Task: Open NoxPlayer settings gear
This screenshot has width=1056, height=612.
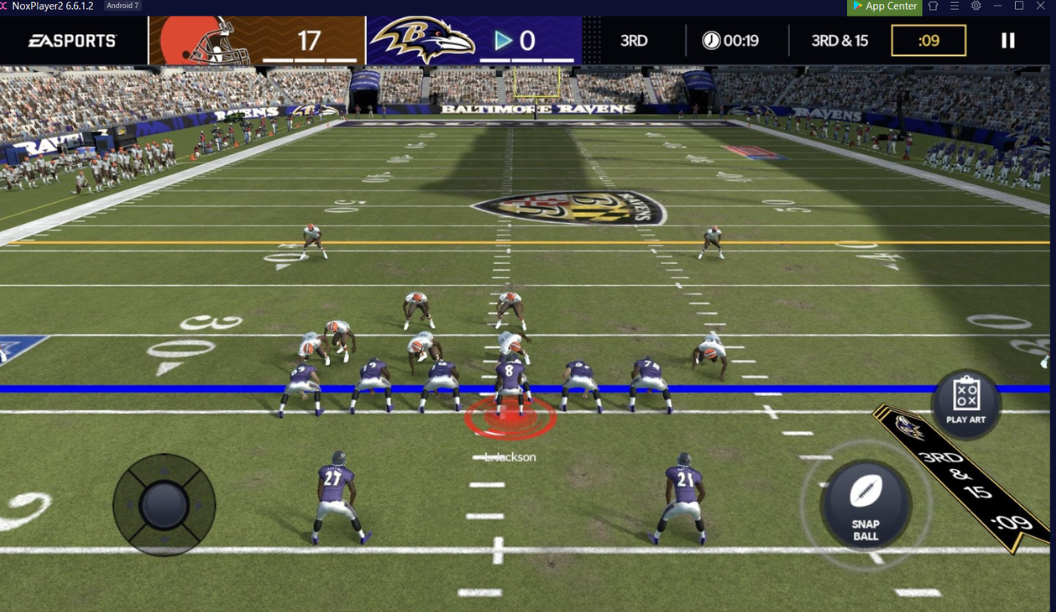Action: [x=976, y=6]
